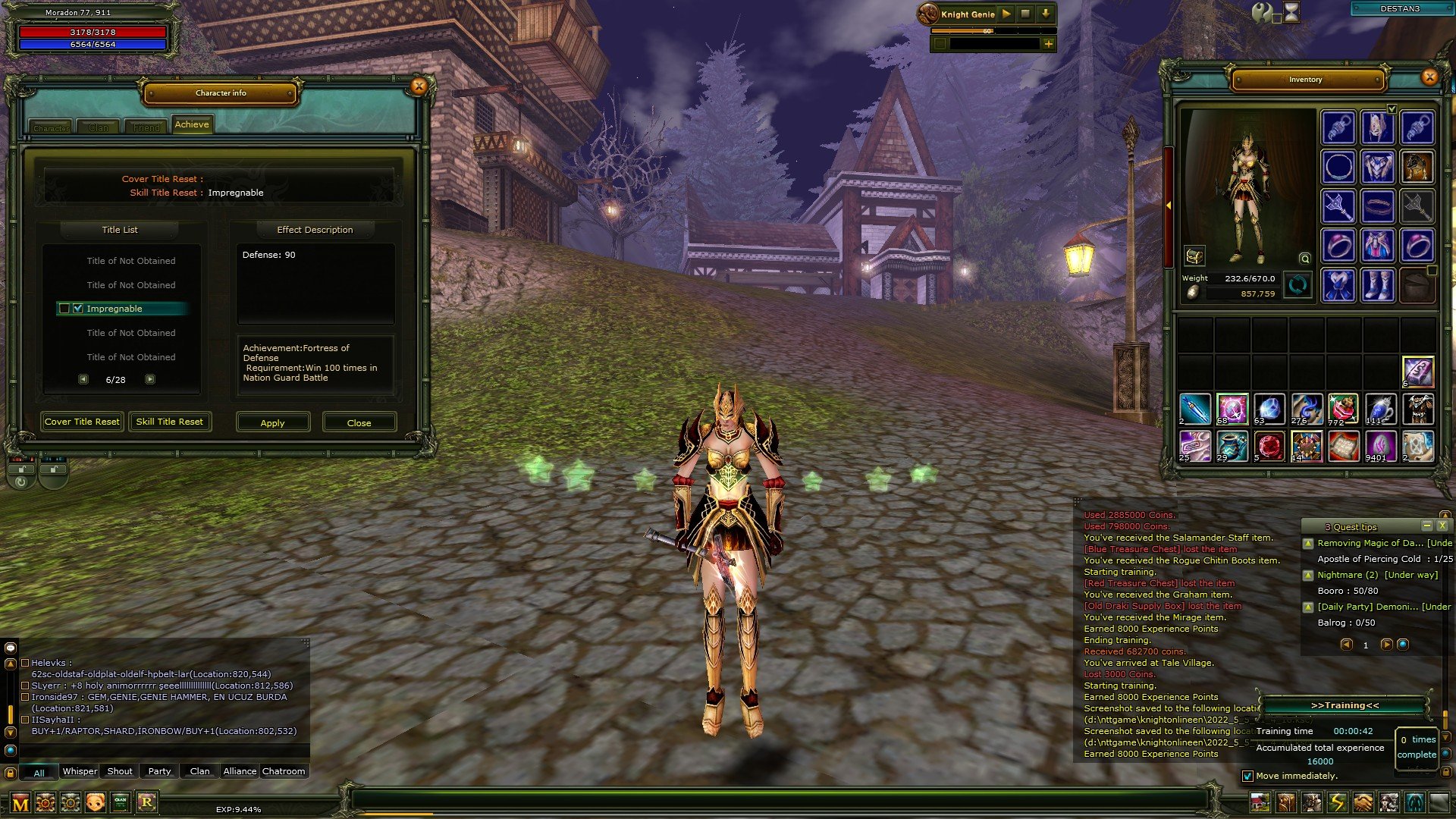Select the lightning skill icon in the bottom-right bar

tap(1335, 802)
